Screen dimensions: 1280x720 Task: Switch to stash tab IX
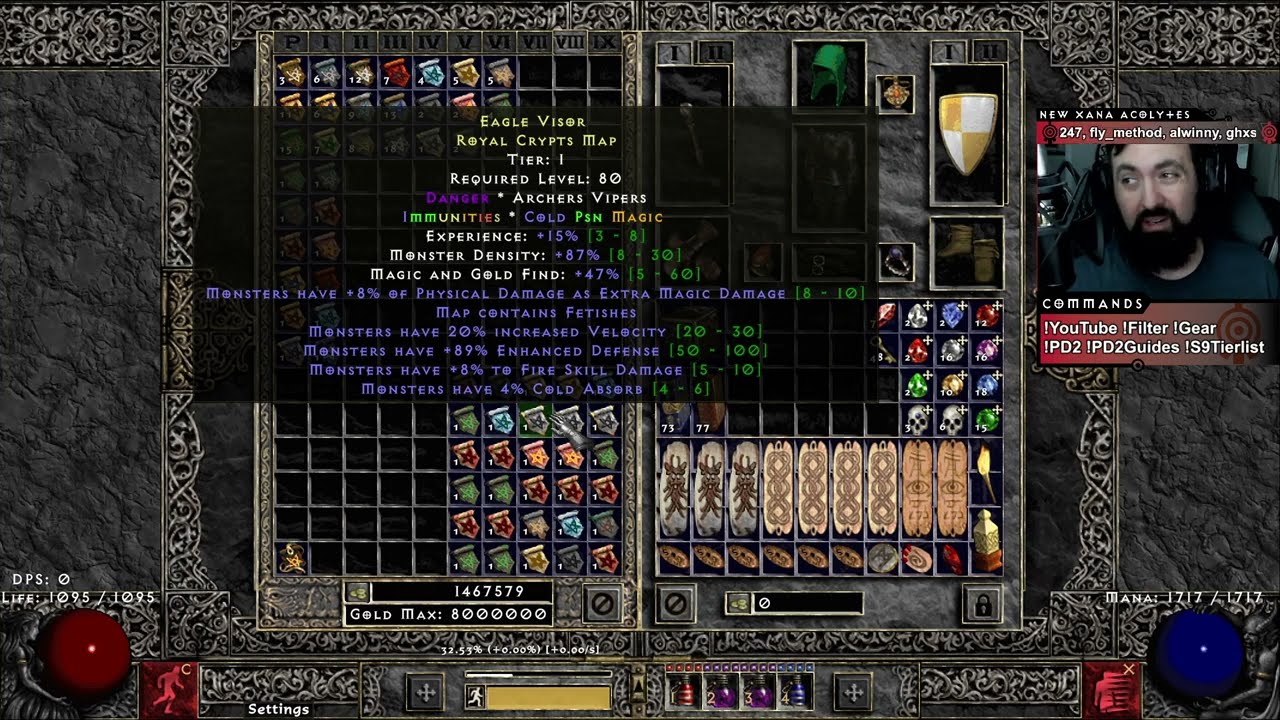[x=604, y=43]
